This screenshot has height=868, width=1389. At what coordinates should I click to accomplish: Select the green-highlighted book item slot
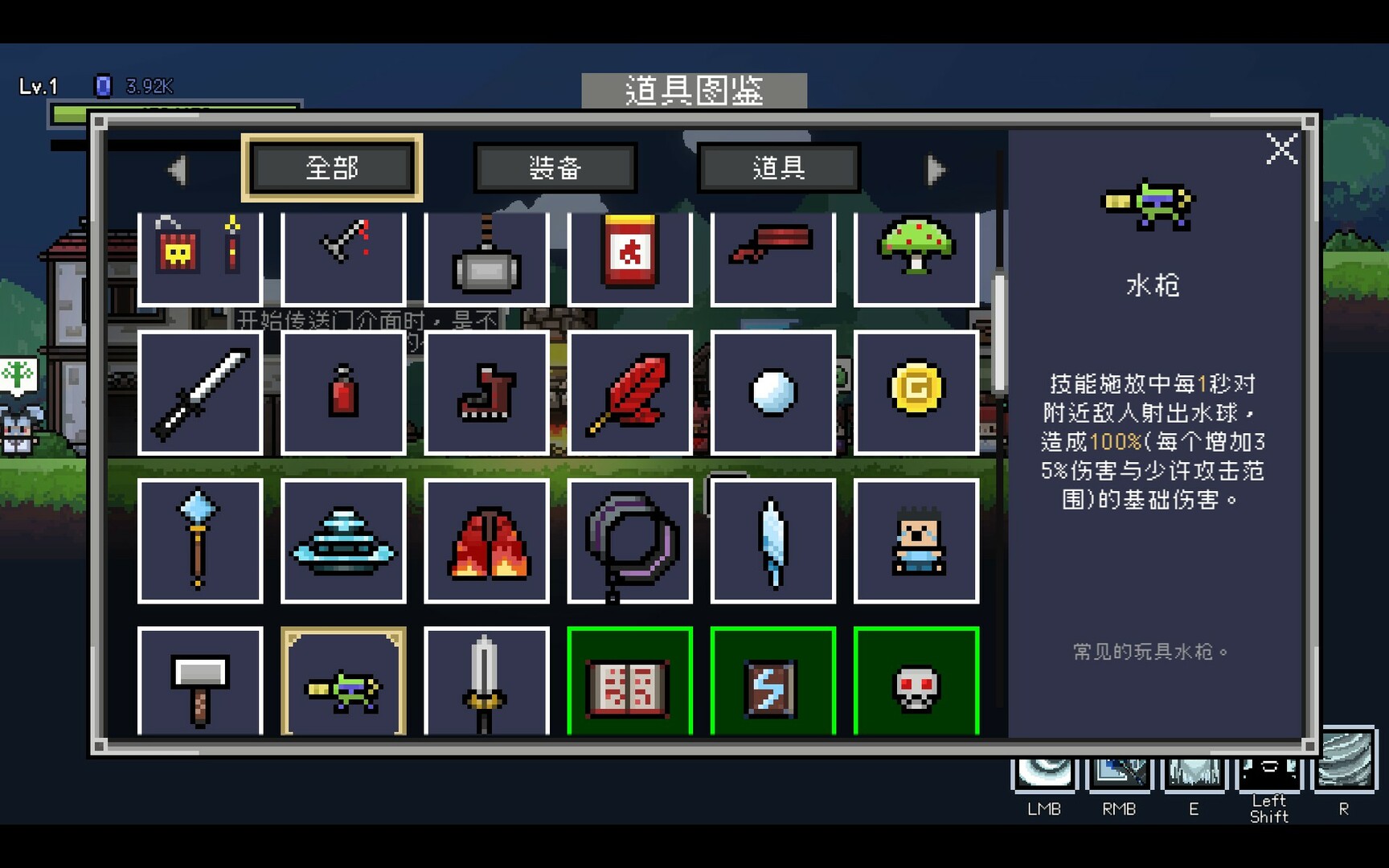click(x=630, y=683)
